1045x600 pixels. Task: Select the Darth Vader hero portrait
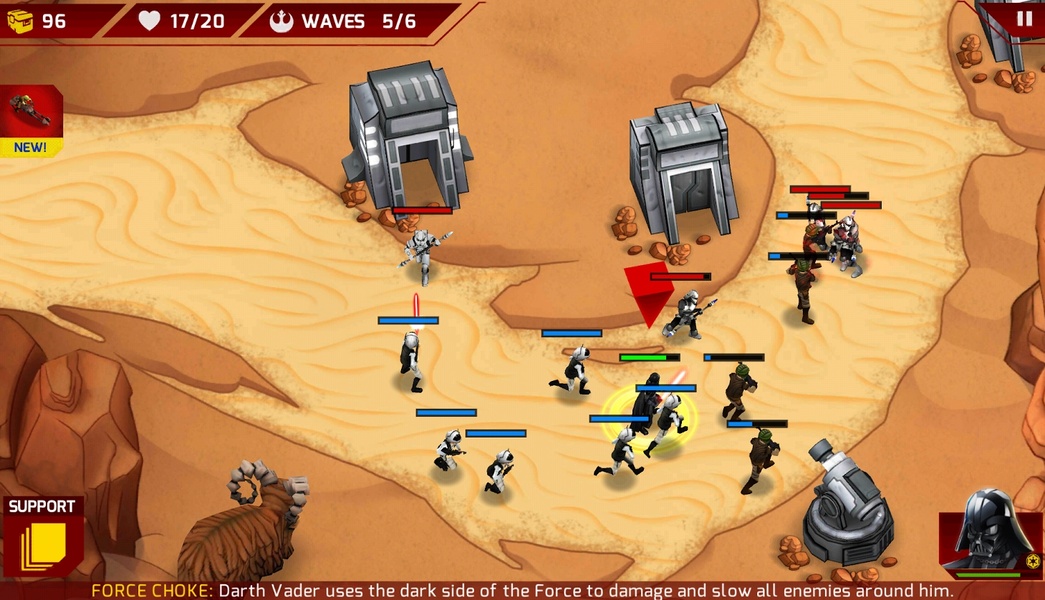990,532
